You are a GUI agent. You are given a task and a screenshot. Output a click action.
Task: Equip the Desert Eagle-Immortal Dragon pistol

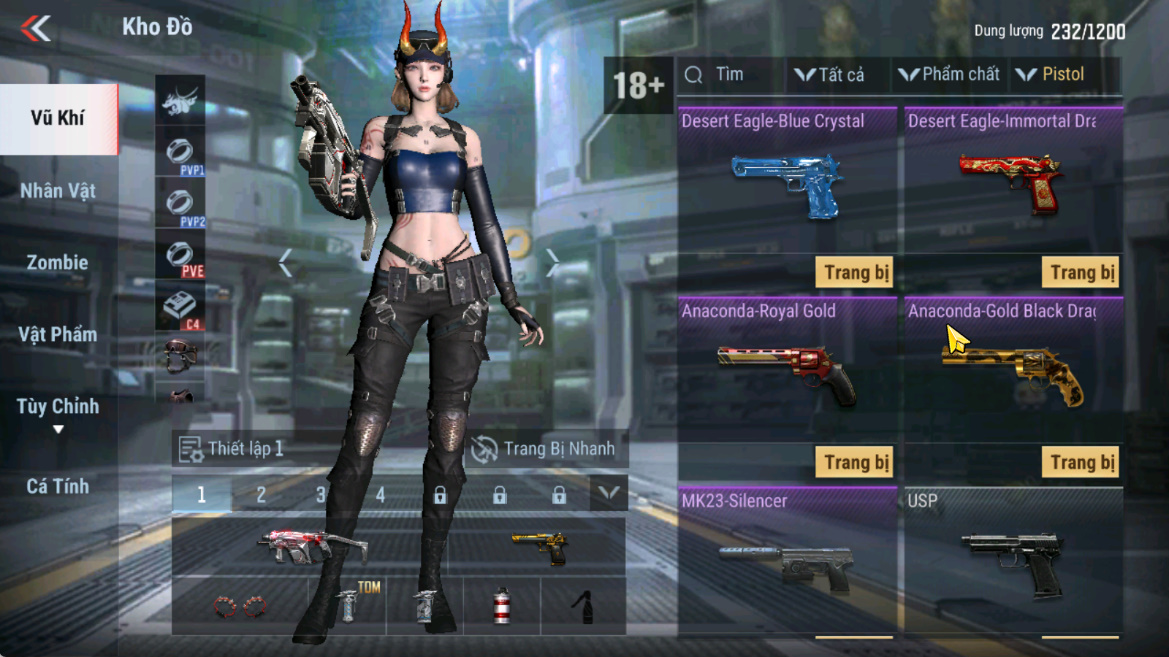coord(1082,273)
